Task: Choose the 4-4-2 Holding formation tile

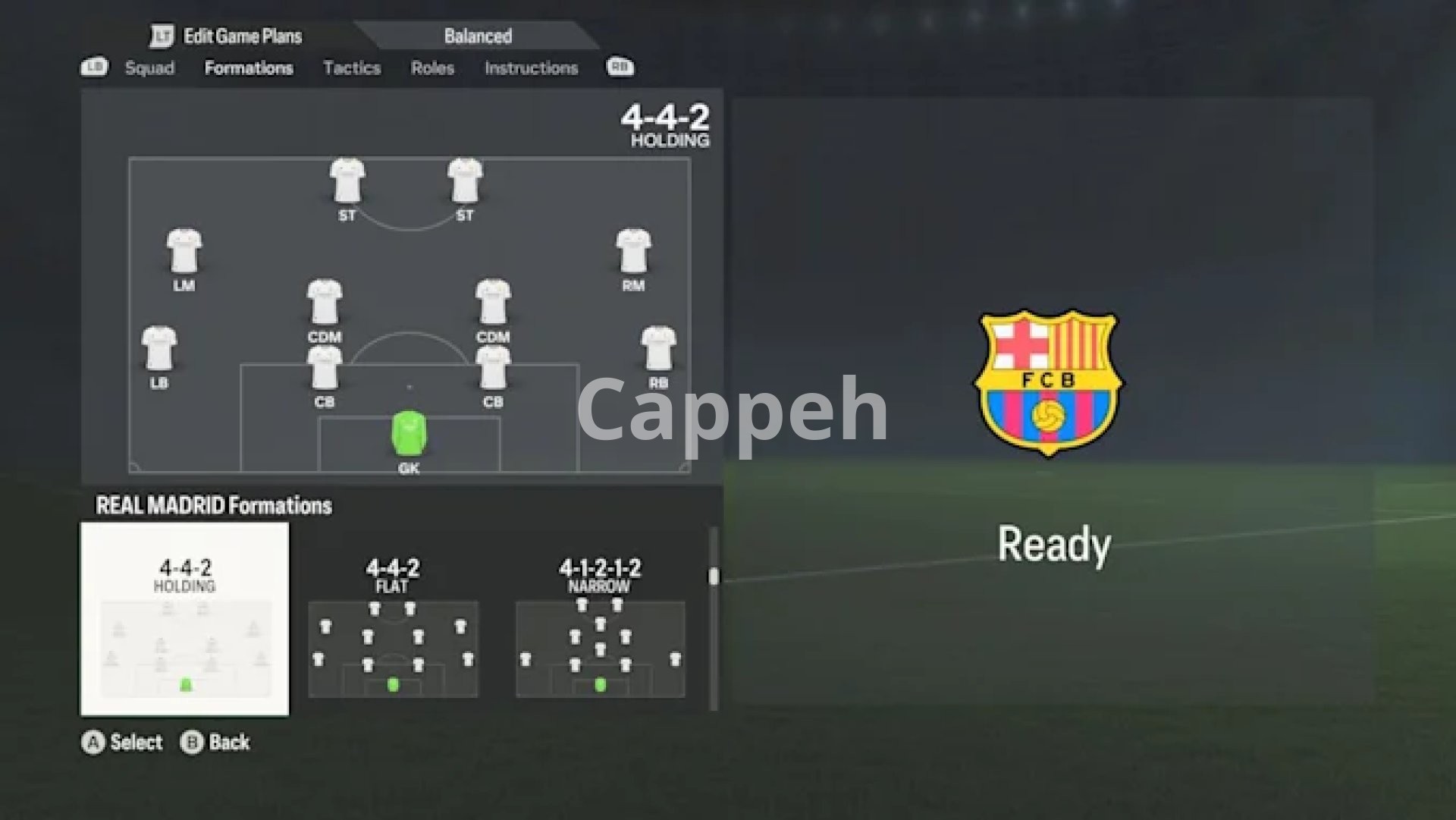Action: [185, 619]
